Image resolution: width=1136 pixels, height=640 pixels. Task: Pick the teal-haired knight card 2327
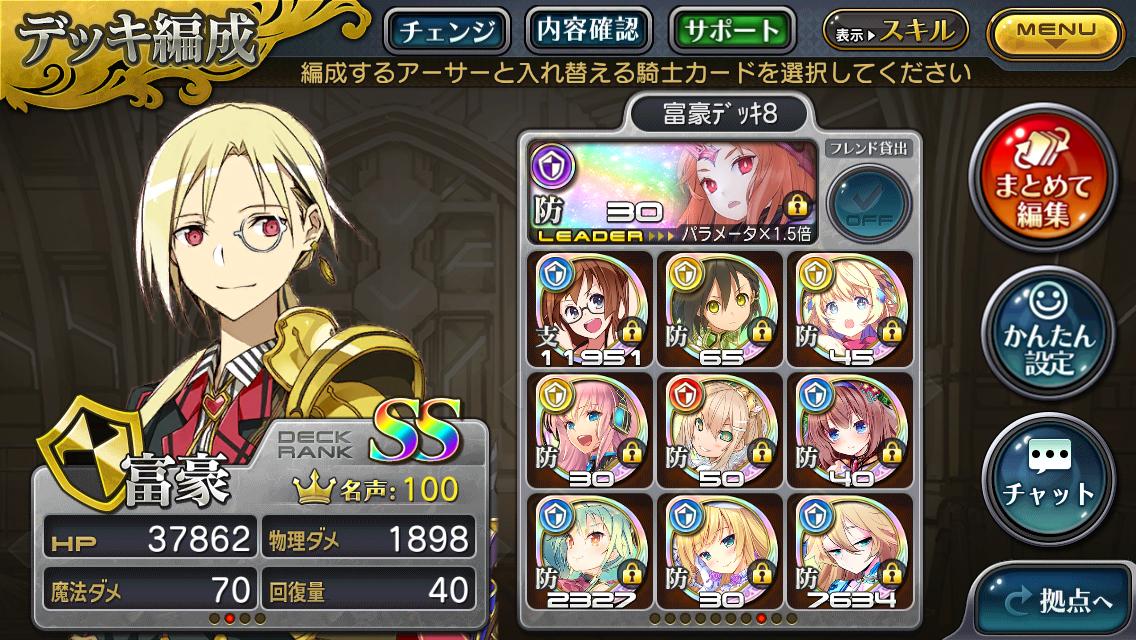(590, 551)
